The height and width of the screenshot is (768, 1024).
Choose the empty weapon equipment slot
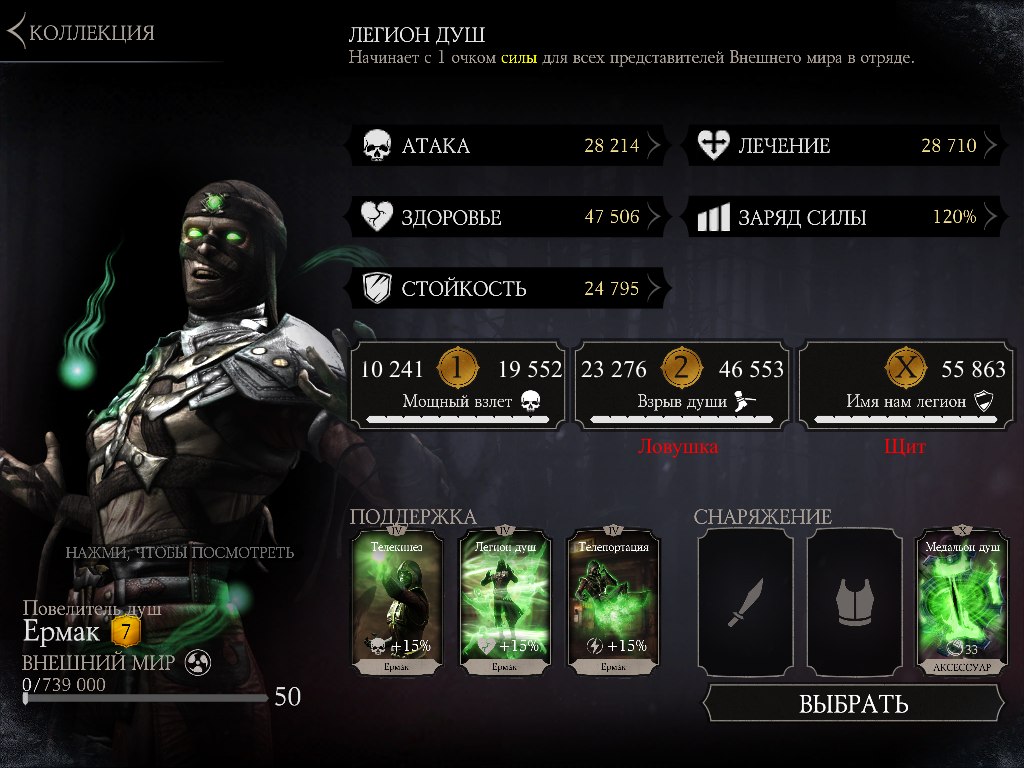pos(745,602)
